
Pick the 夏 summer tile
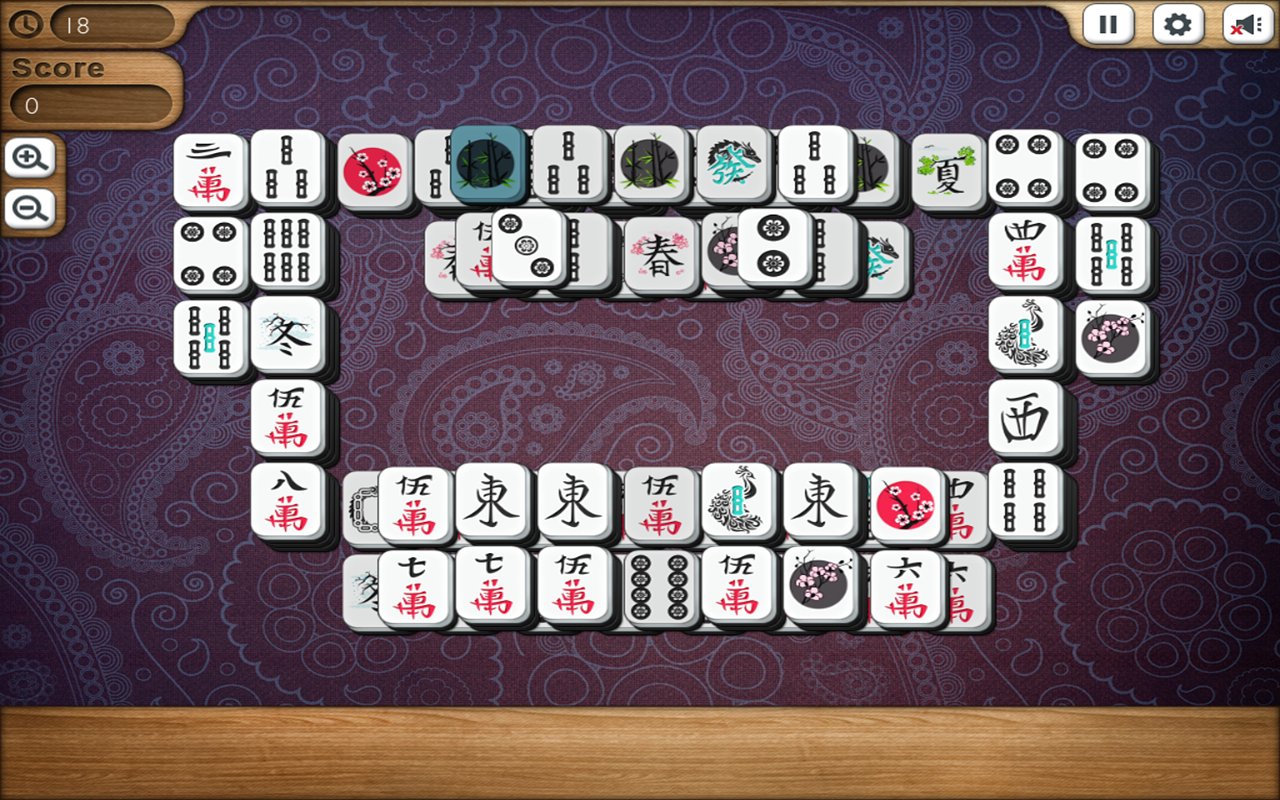point(947,167)
